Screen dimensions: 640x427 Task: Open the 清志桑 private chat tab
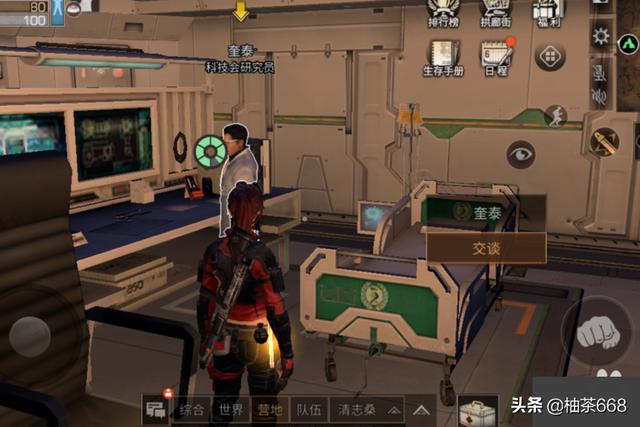pos(357,410)
